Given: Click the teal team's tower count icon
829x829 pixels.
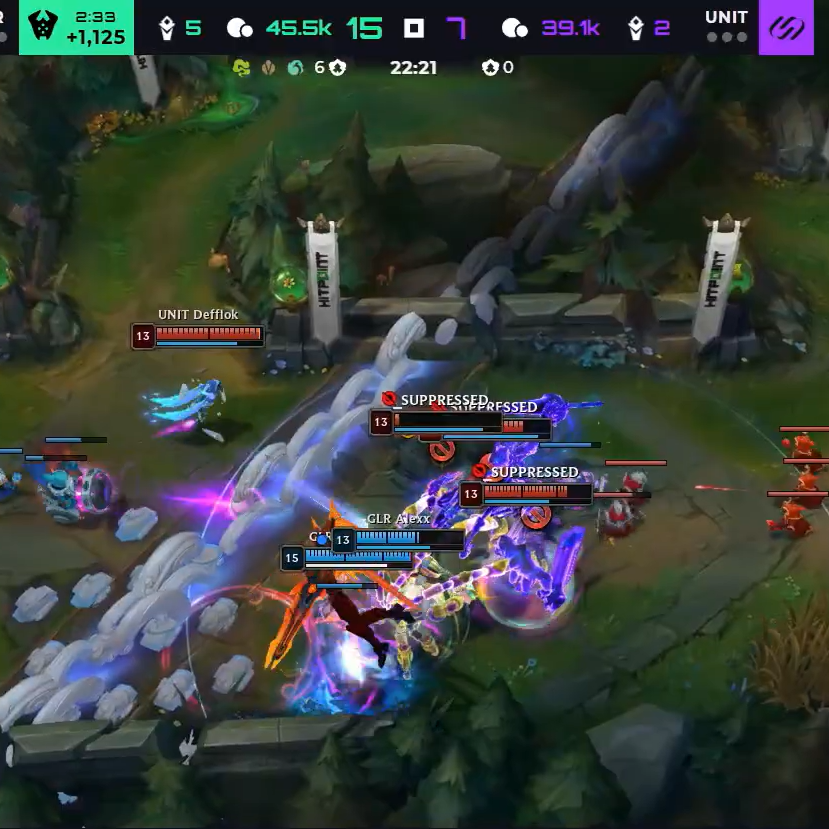Looking at the screenshot, I should (x=167, y=28).
